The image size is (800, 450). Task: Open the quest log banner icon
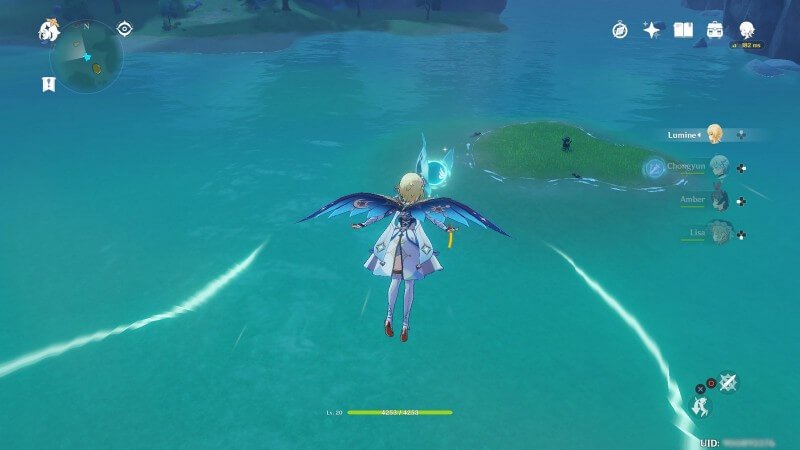coord(48,84)
